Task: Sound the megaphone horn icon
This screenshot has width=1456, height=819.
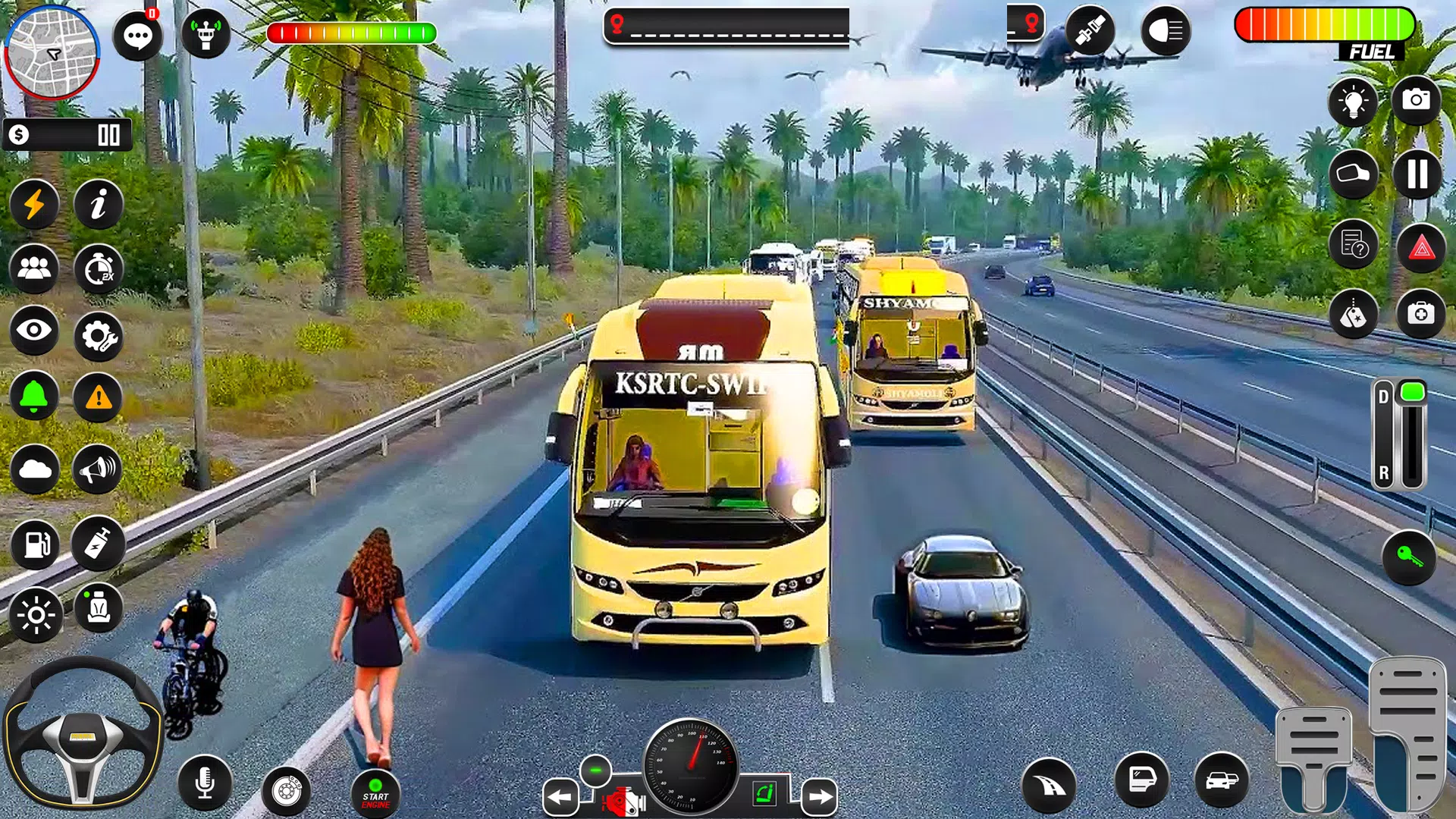Action: pyautogui.click(x=98, y=470)
